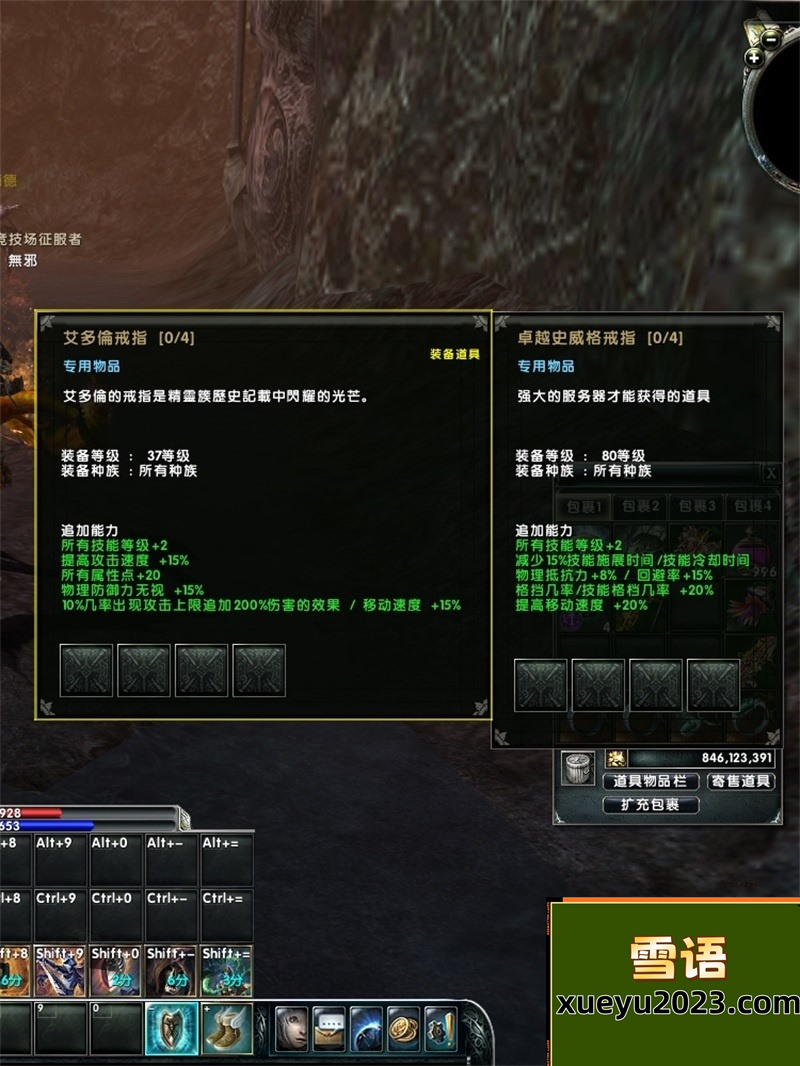Click the blue planet menu icon

coord(367,1029)
